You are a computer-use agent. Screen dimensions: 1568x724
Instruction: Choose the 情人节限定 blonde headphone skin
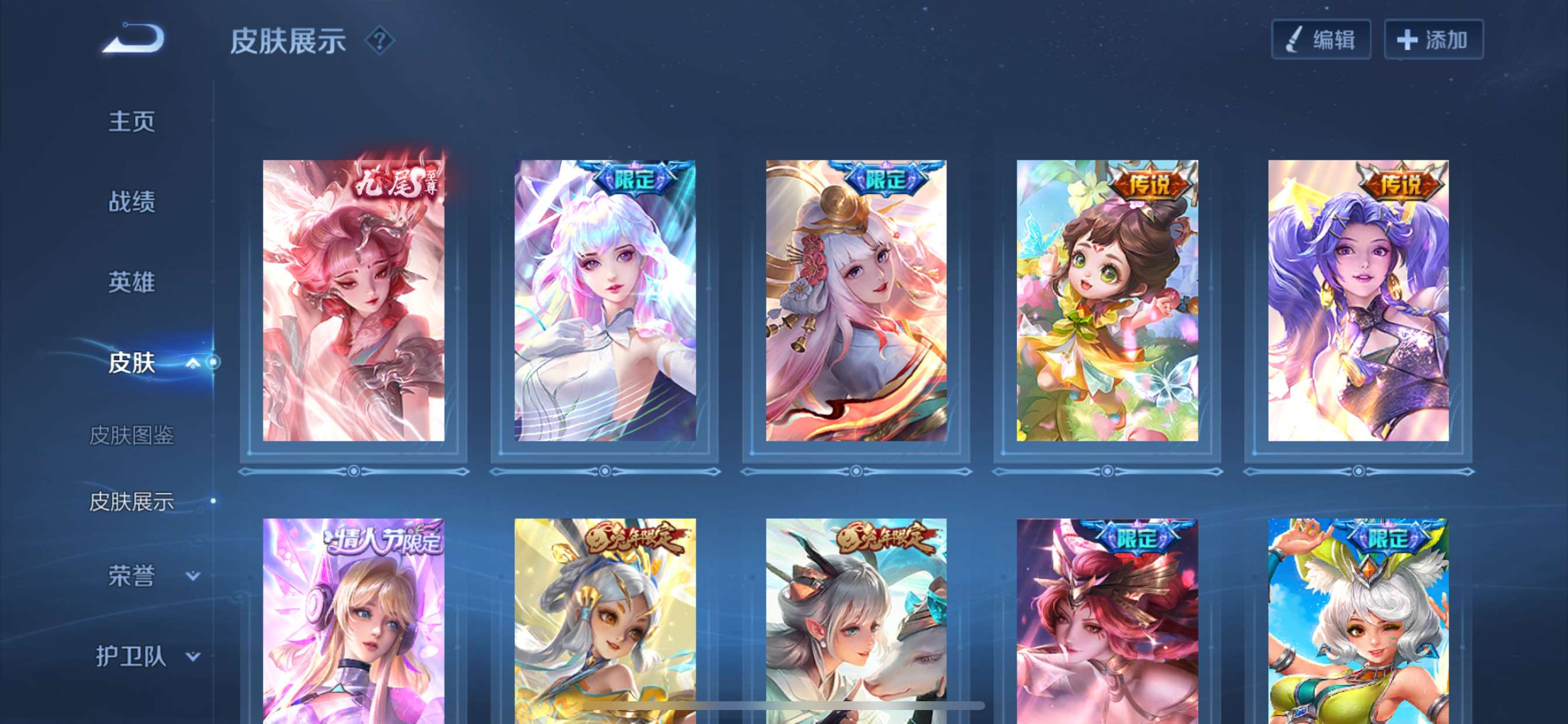point(353,621)
